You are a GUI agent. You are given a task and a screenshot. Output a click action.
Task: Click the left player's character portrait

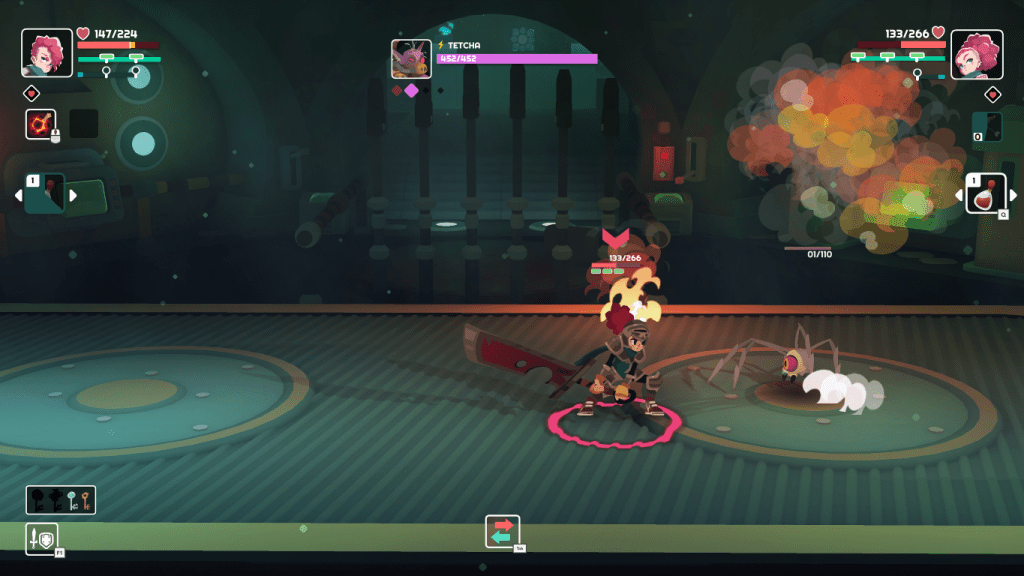pos(47,53)
